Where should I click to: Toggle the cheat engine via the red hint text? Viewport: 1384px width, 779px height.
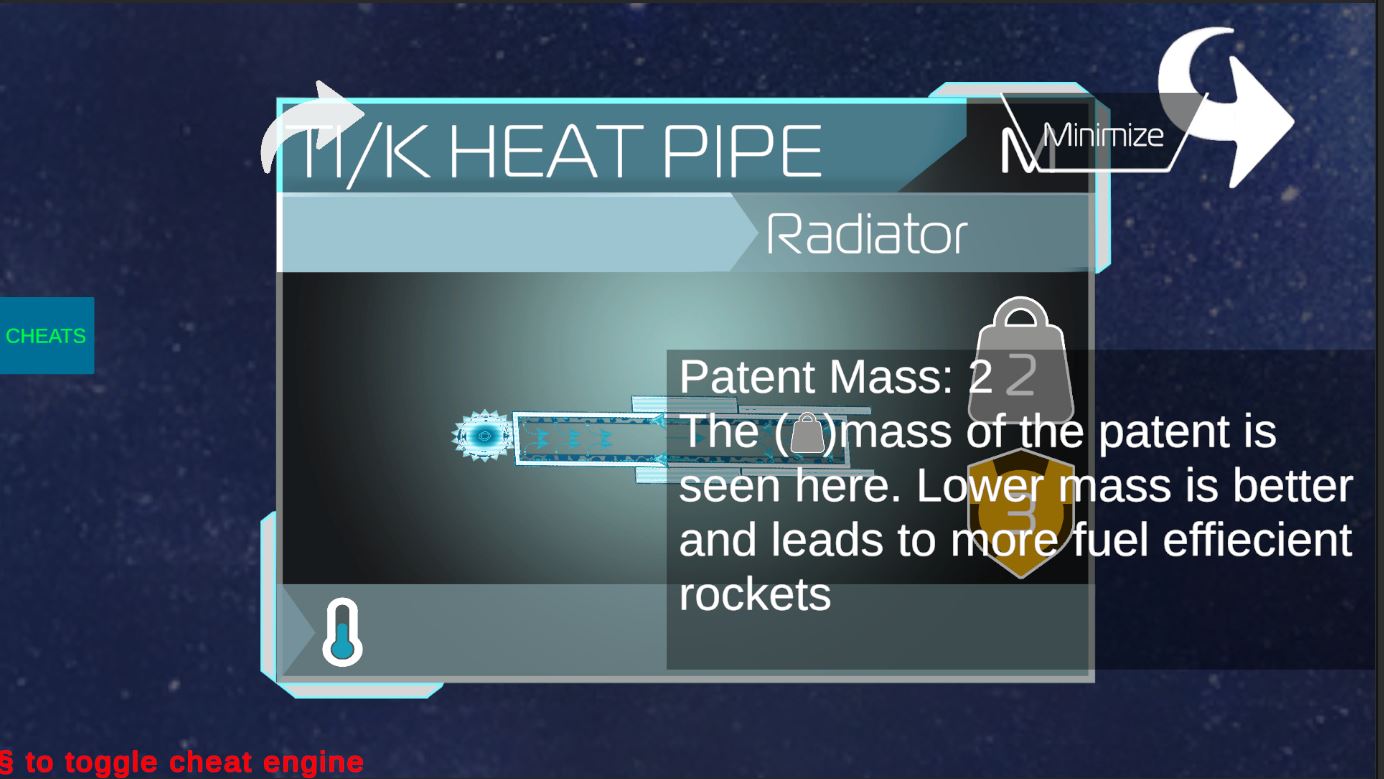180,760
